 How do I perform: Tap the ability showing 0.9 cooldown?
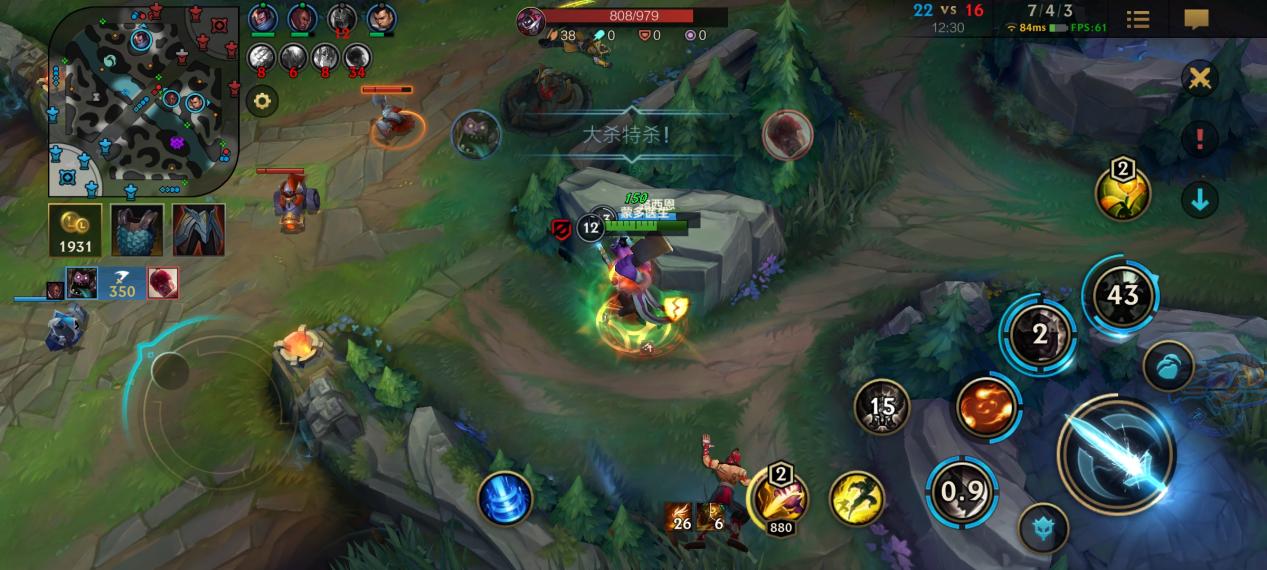pos(962,491)
